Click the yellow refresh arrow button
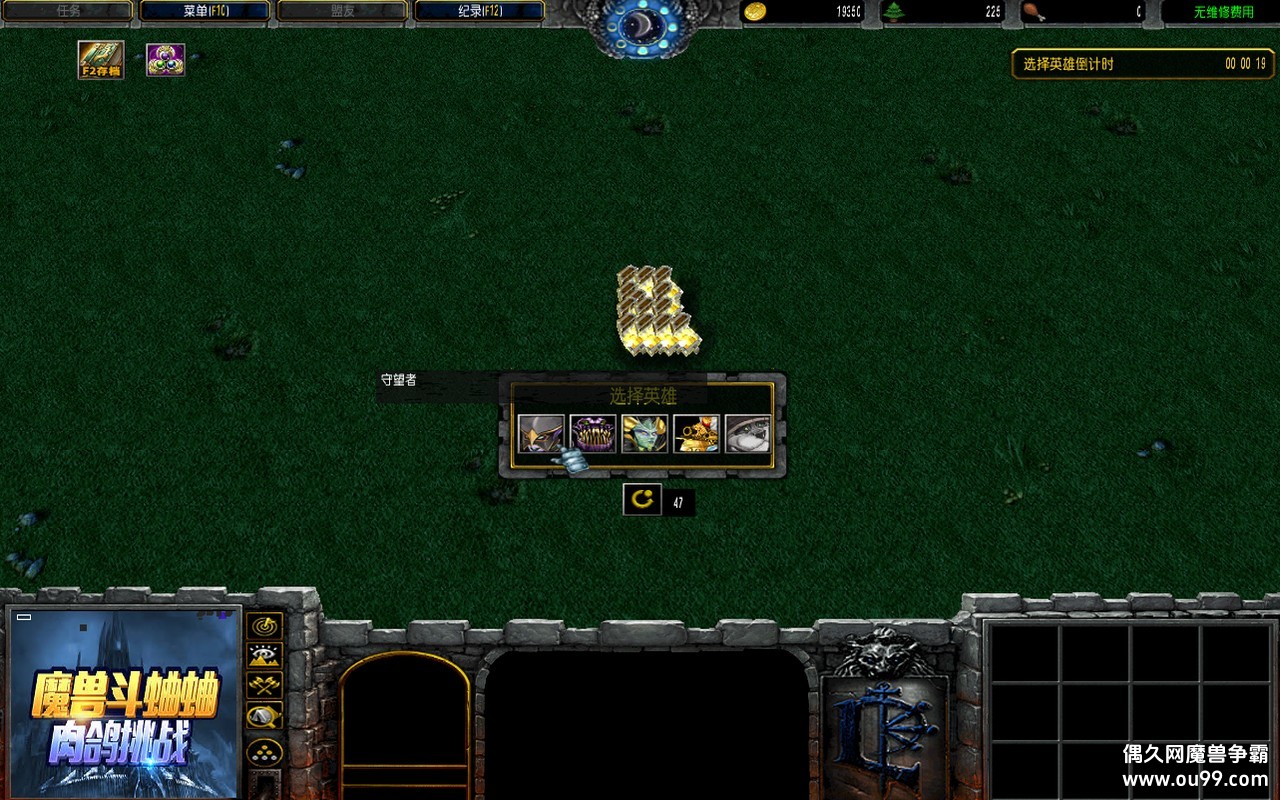The width and height of the screenshot is (1280, 800). [x=642, y=499]
